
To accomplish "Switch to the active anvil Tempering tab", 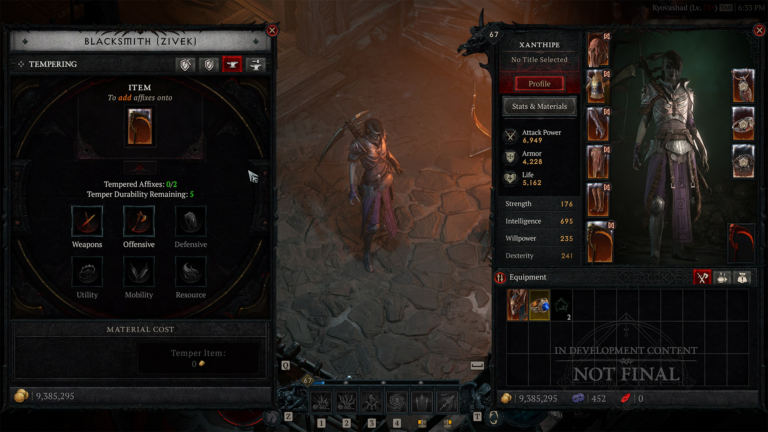I will (x=233, y=64).
